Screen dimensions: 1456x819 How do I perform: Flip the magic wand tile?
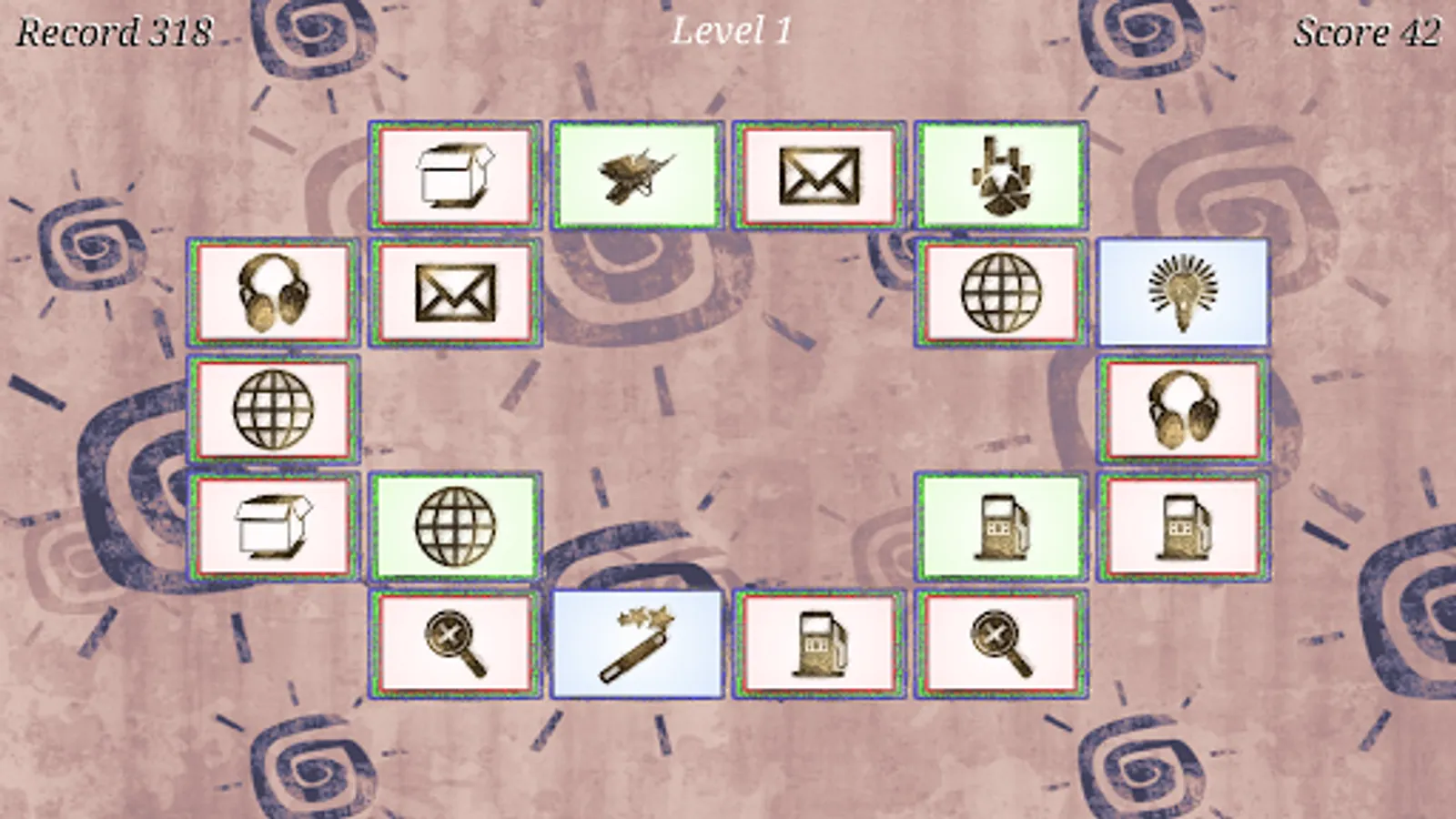click(637, 645)
